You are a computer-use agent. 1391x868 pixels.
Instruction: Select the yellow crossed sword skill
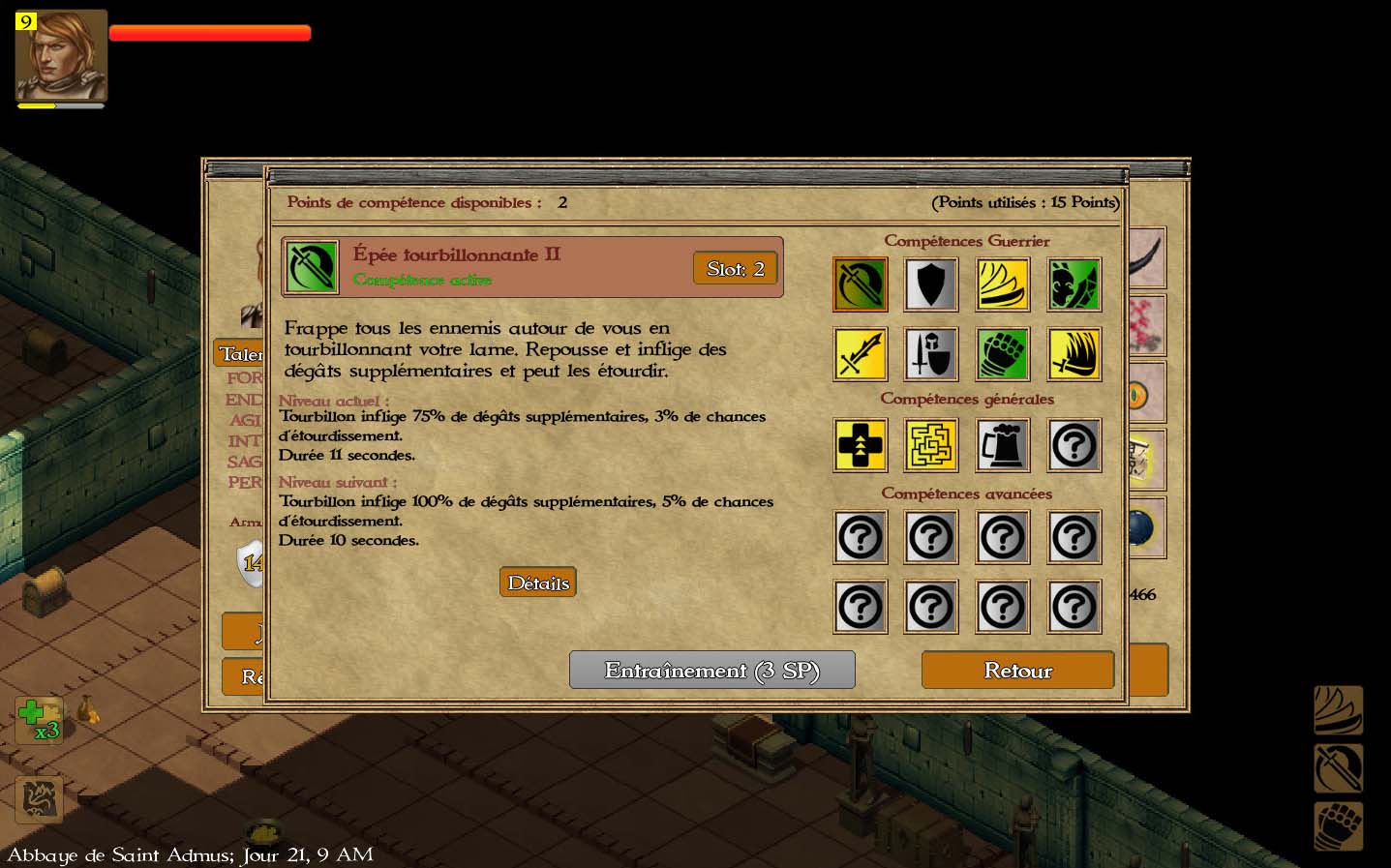click(860, 354)
